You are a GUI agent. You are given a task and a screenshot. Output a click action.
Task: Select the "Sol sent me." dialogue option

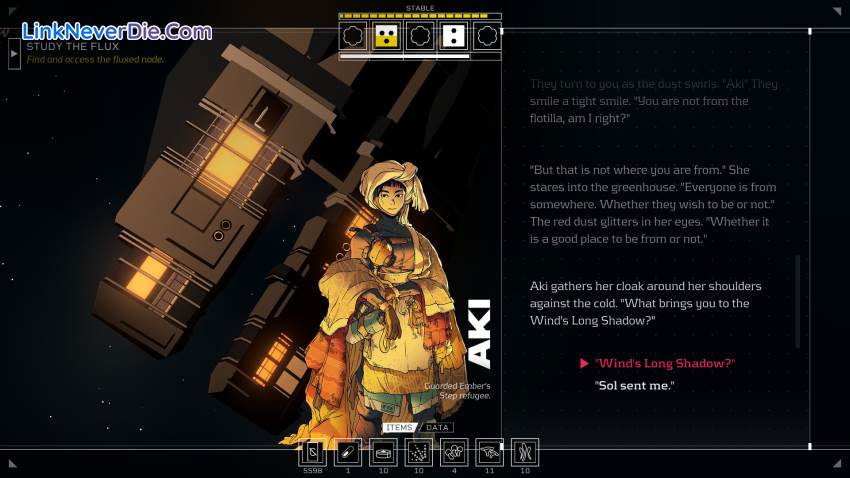coord(635,385)
